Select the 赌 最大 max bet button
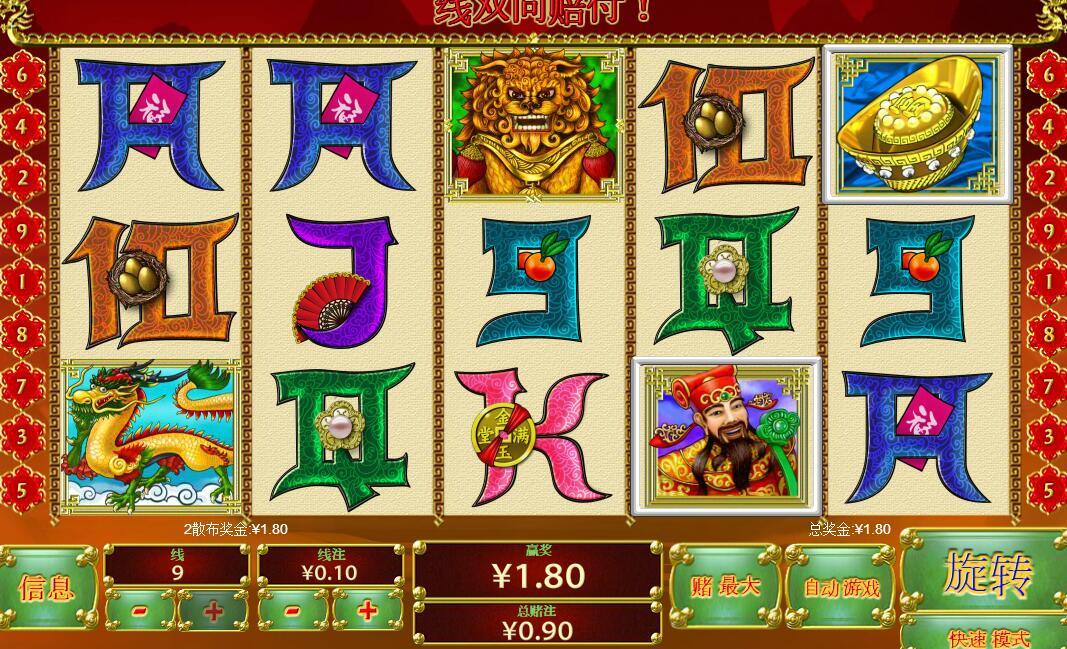Screen dimensions: 1067x649 (725, 586)
